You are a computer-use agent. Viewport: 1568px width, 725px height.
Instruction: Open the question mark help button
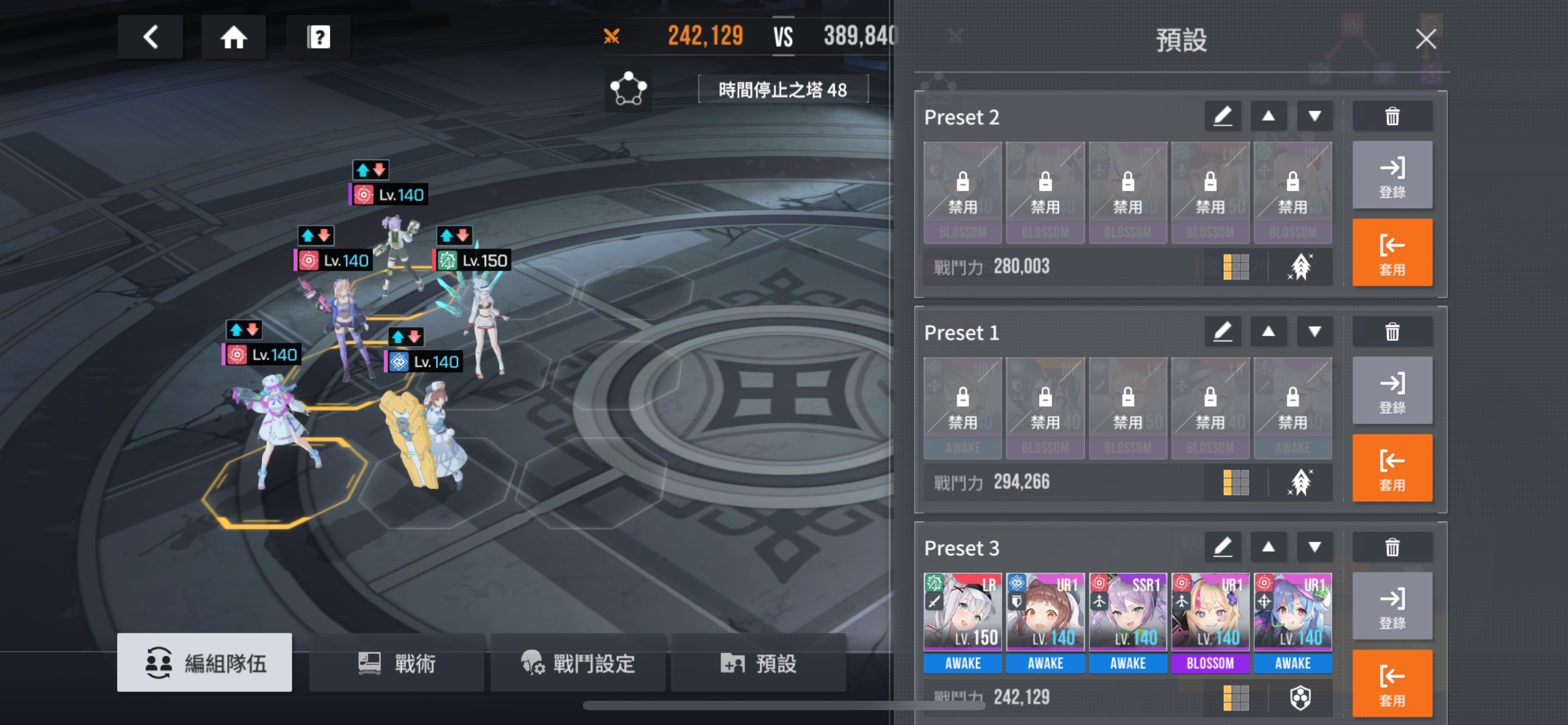(x=318, y=37)
